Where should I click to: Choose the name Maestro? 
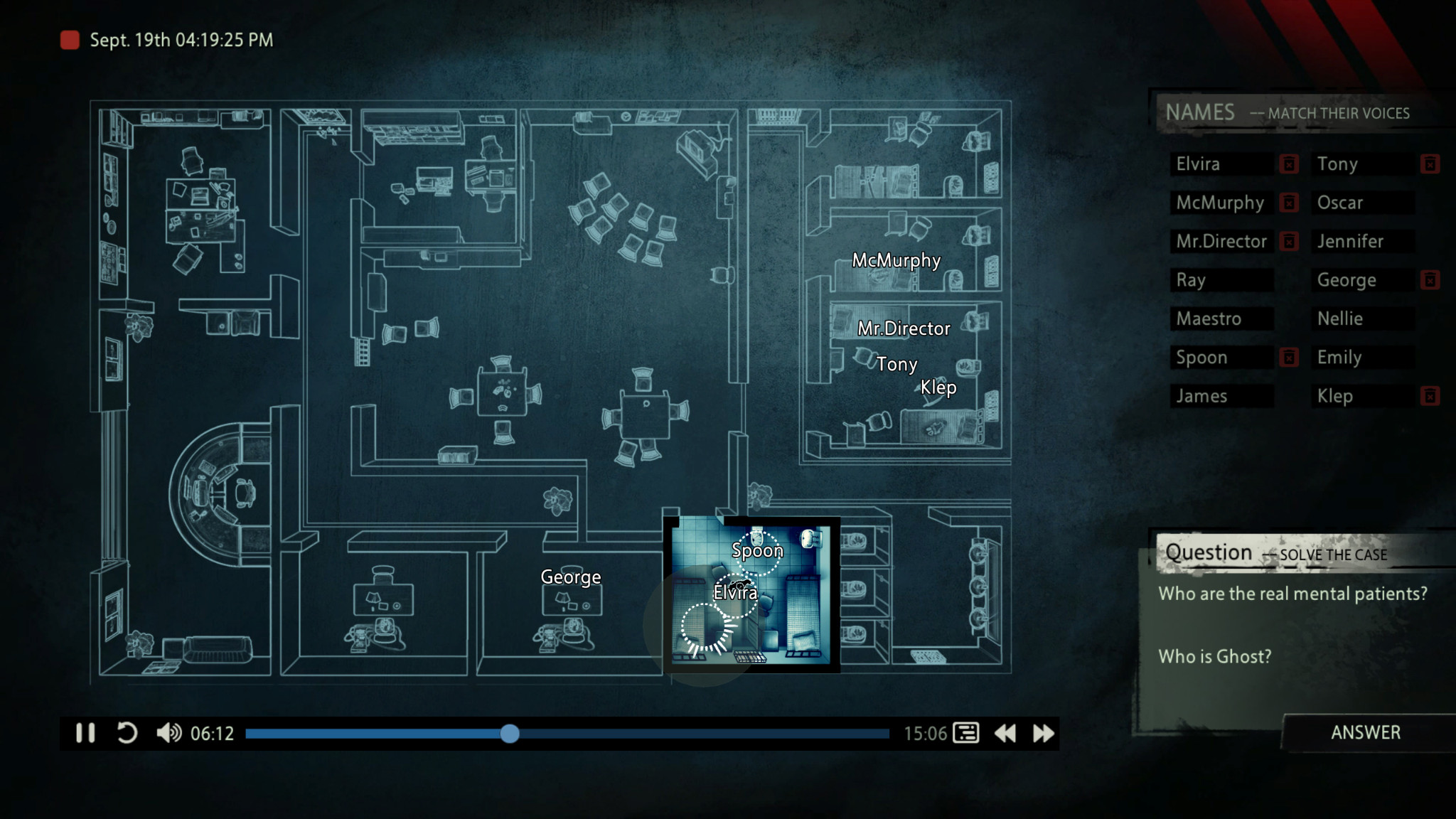tap(1221, 318)
